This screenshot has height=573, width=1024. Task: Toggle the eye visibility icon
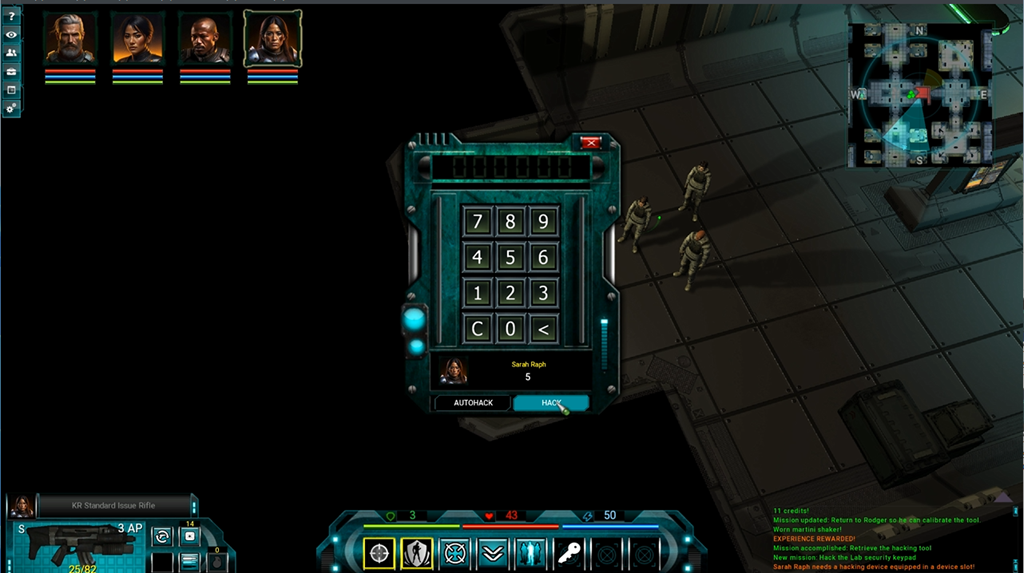(11, 35)
